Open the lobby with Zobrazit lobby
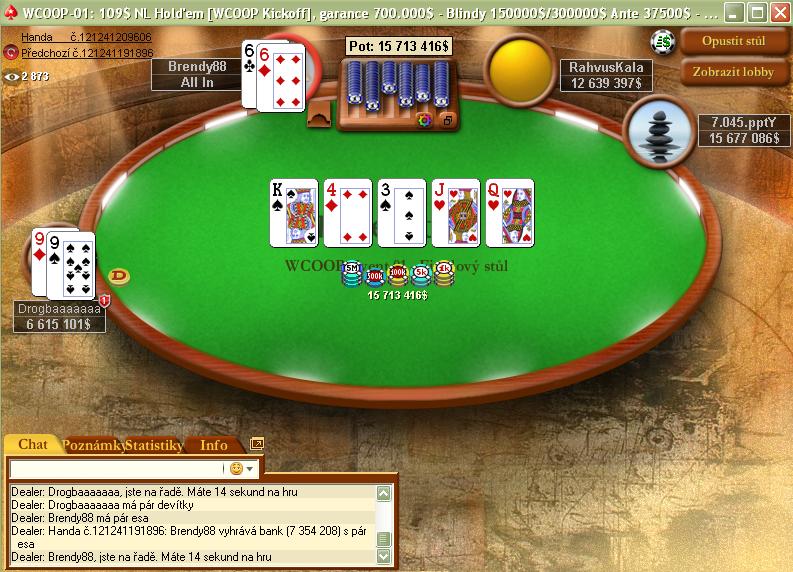This screenshot has width=793, height=572. click(x=734, y=72)
